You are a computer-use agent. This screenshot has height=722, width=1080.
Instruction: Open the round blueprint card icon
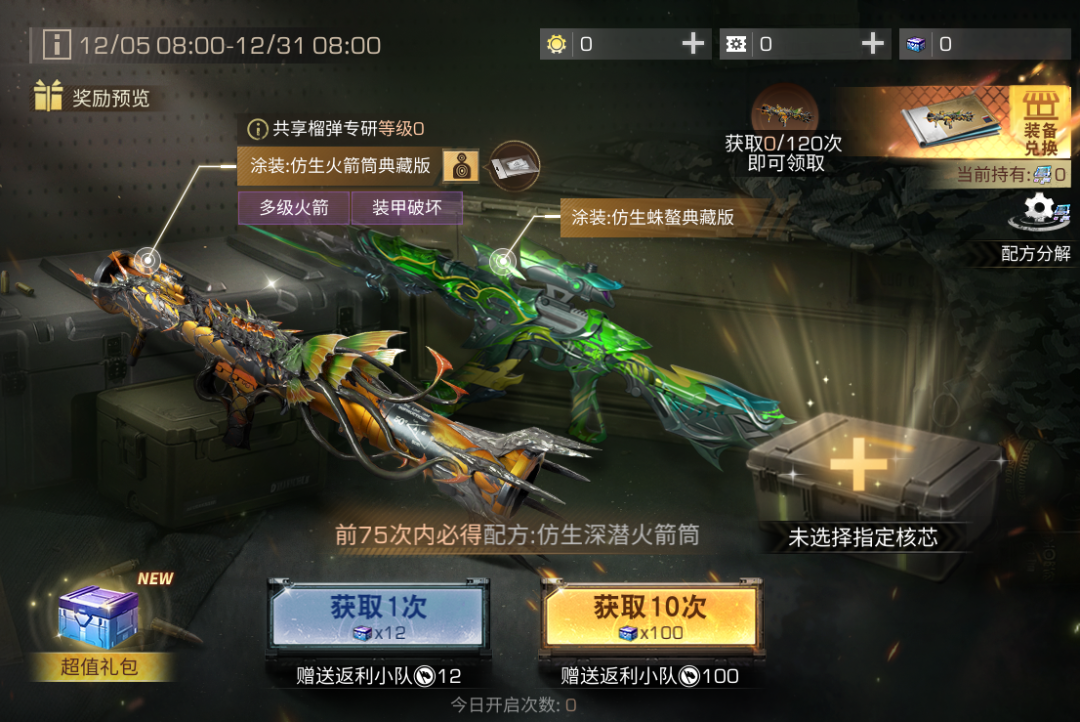coord(514,166)
